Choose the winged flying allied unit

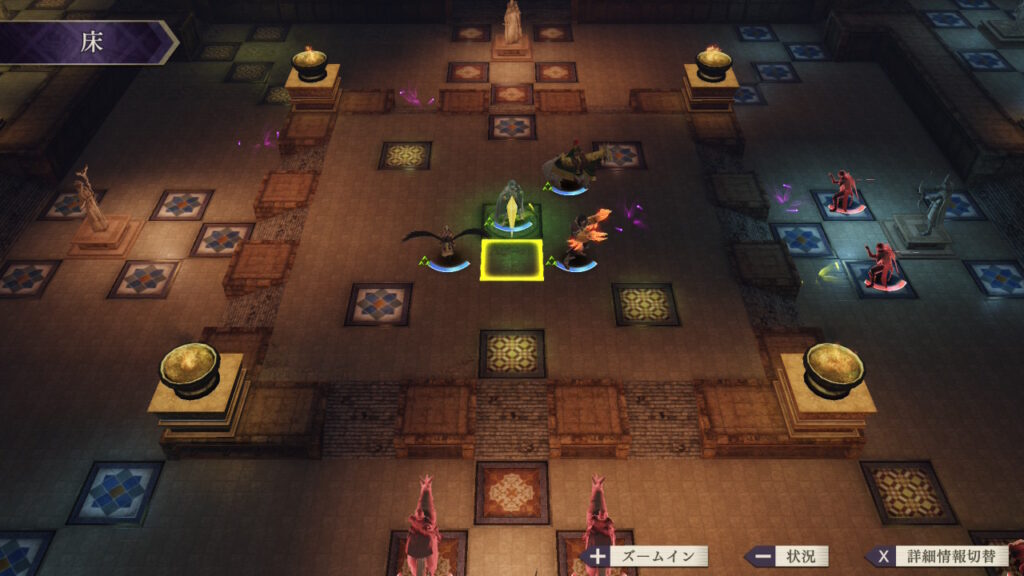point(445,244)
